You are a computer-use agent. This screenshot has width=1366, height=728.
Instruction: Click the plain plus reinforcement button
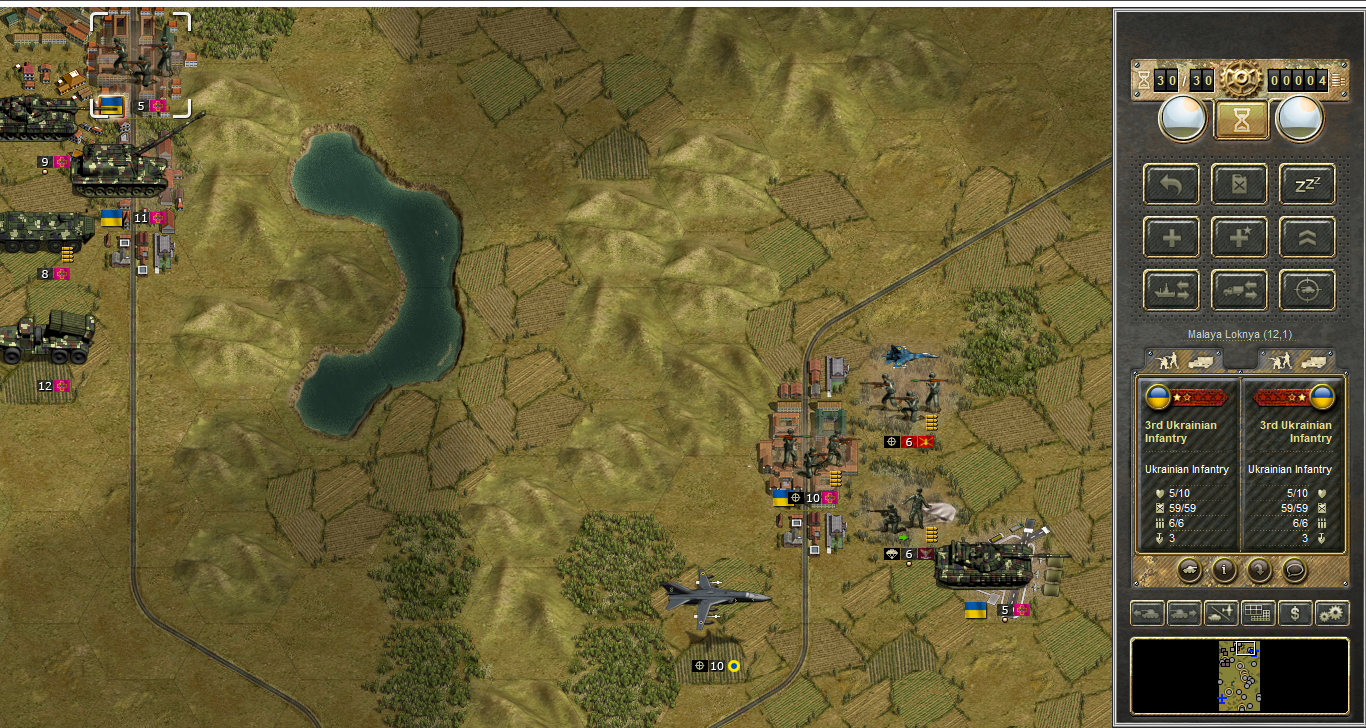tap(1172, 237)
